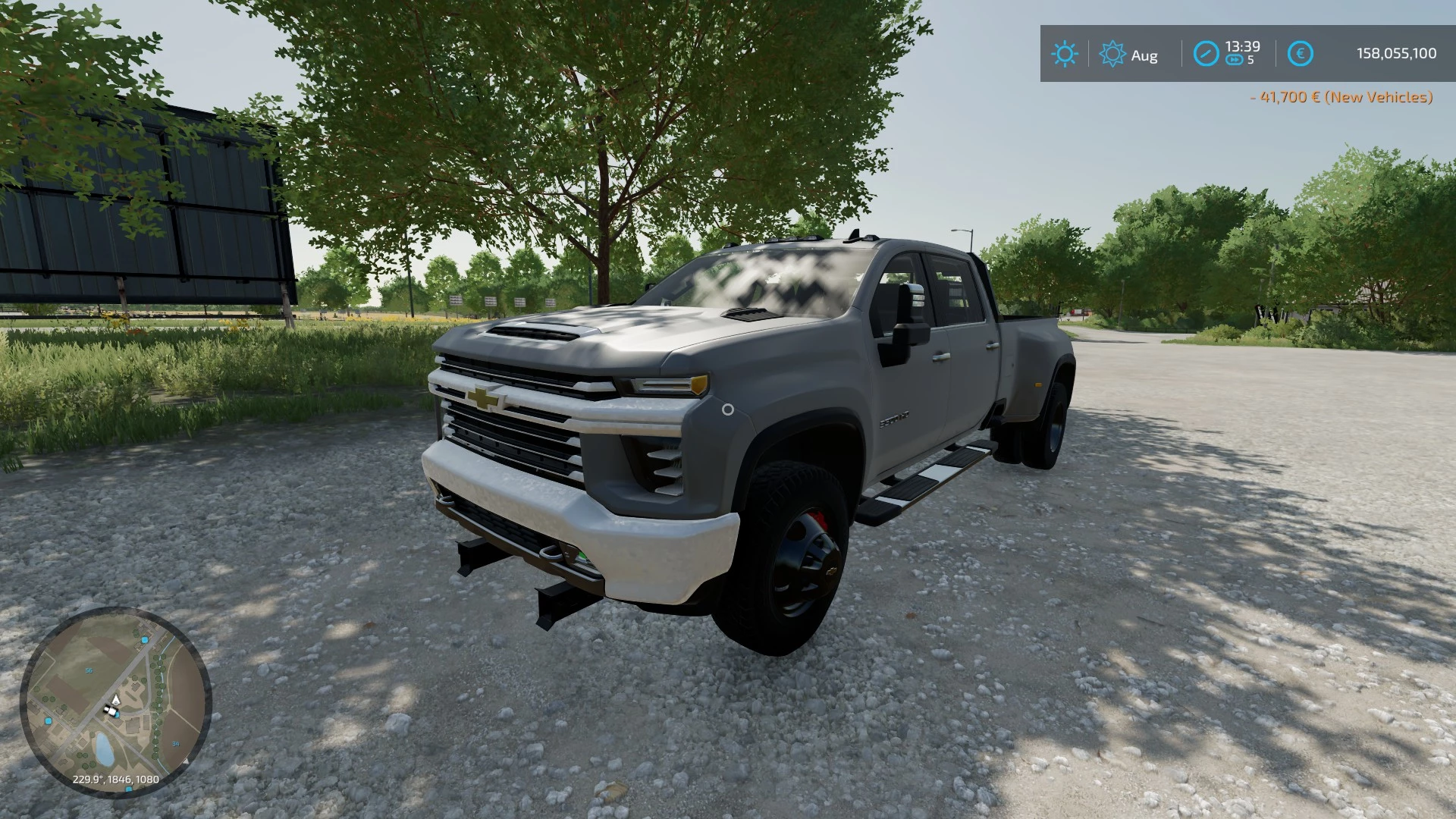Expand the minimap to full map view
The width and height of the screenshot is (1456, 819).
point(118,709)
